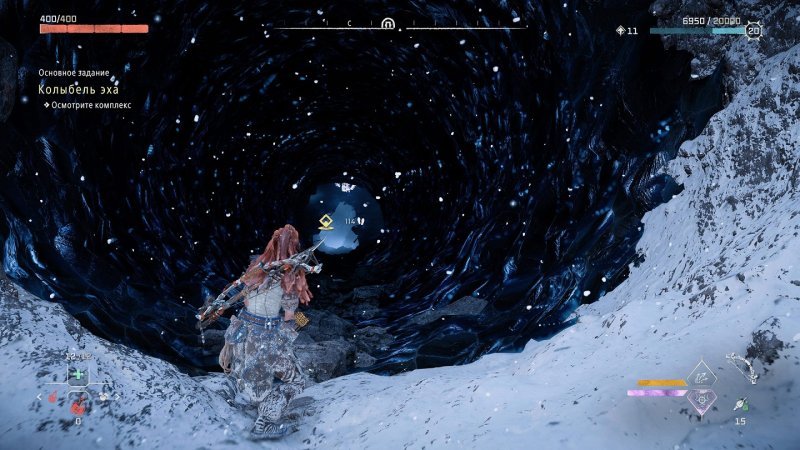This screenshot has height=450, width=800.
Task: Select the red item on quick slot's left
Action: (54, 397)
